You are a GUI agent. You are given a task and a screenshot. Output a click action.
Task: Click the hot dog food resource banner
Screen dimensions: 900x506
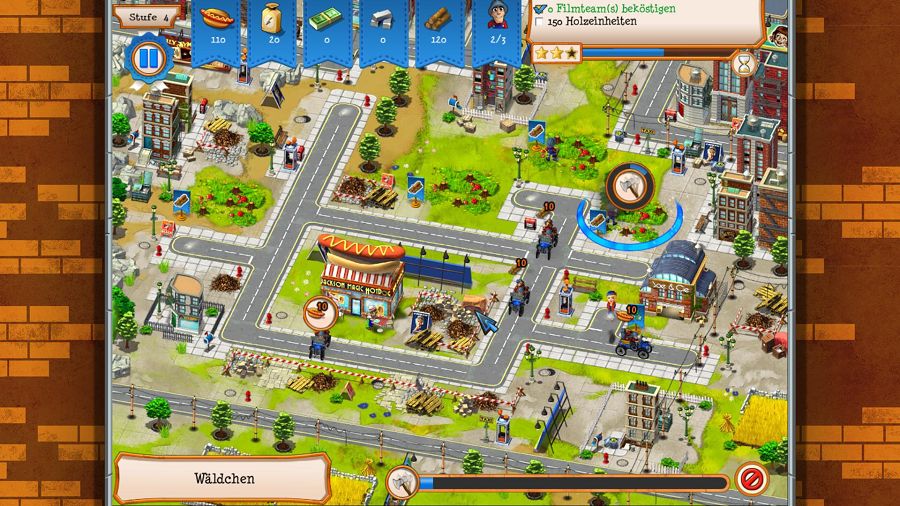tap(216, 28)
